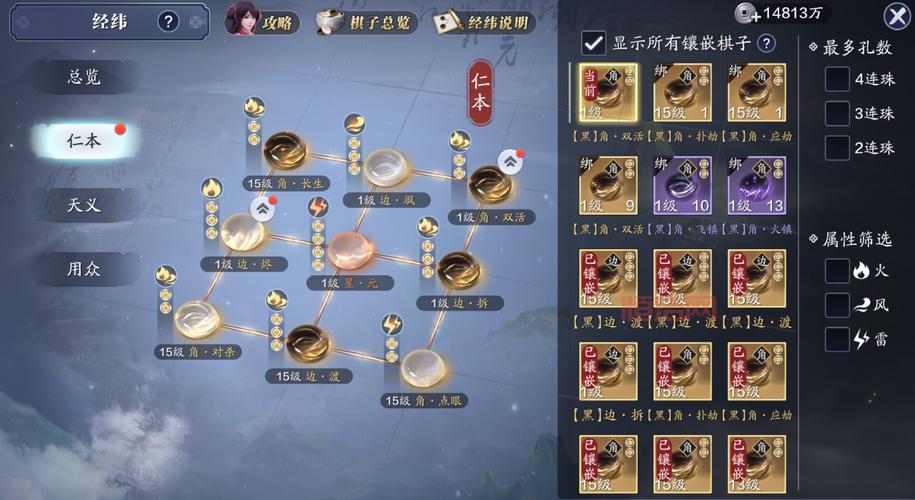Switch to the 天义 tab
Viewport: 915px width, 500px height.
84,205
